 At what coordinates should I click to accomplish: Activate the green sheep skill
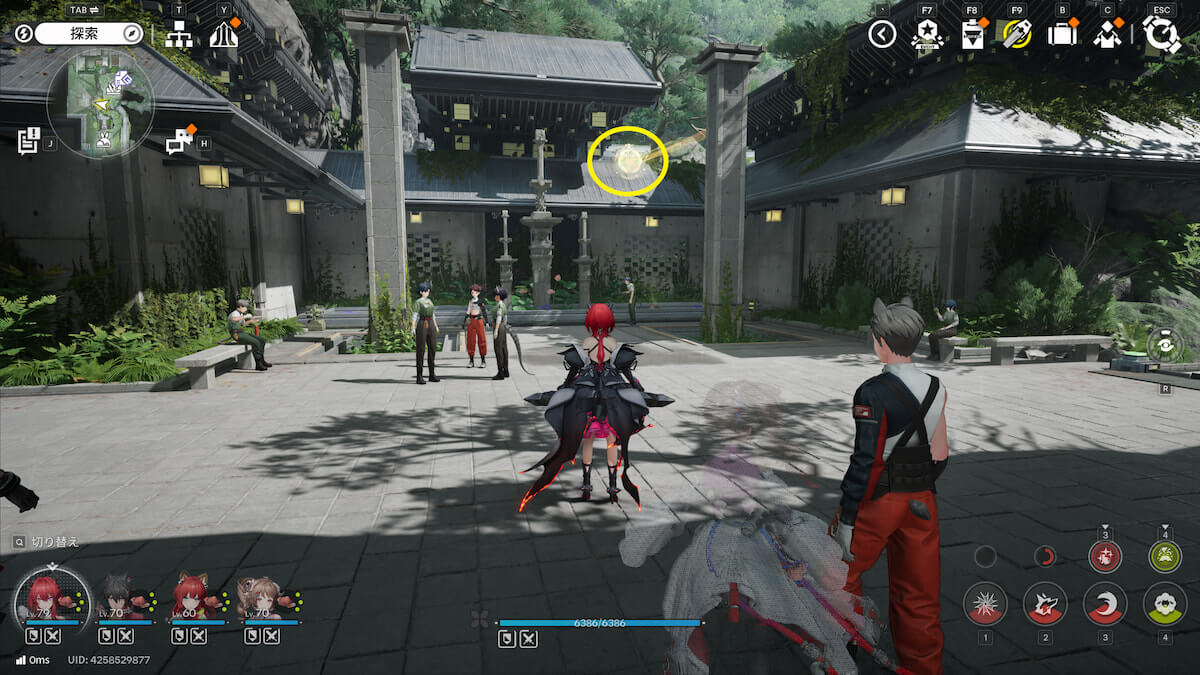(x=1165, y=603)
